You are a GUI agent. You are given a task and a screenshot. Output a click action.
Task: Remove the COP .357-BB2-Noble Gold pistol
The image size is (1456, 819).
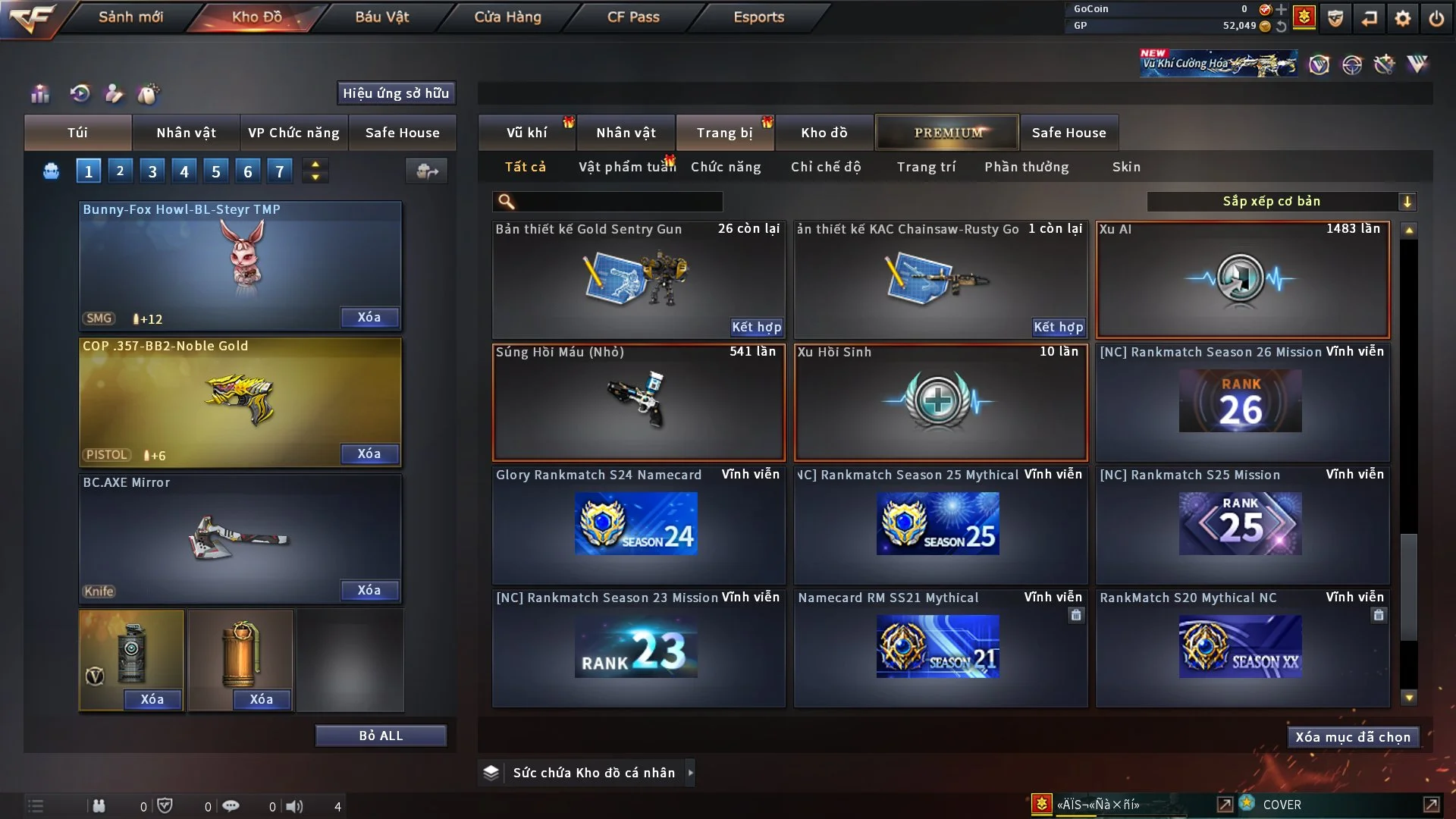pyautogui.click(x=369, y=453)
